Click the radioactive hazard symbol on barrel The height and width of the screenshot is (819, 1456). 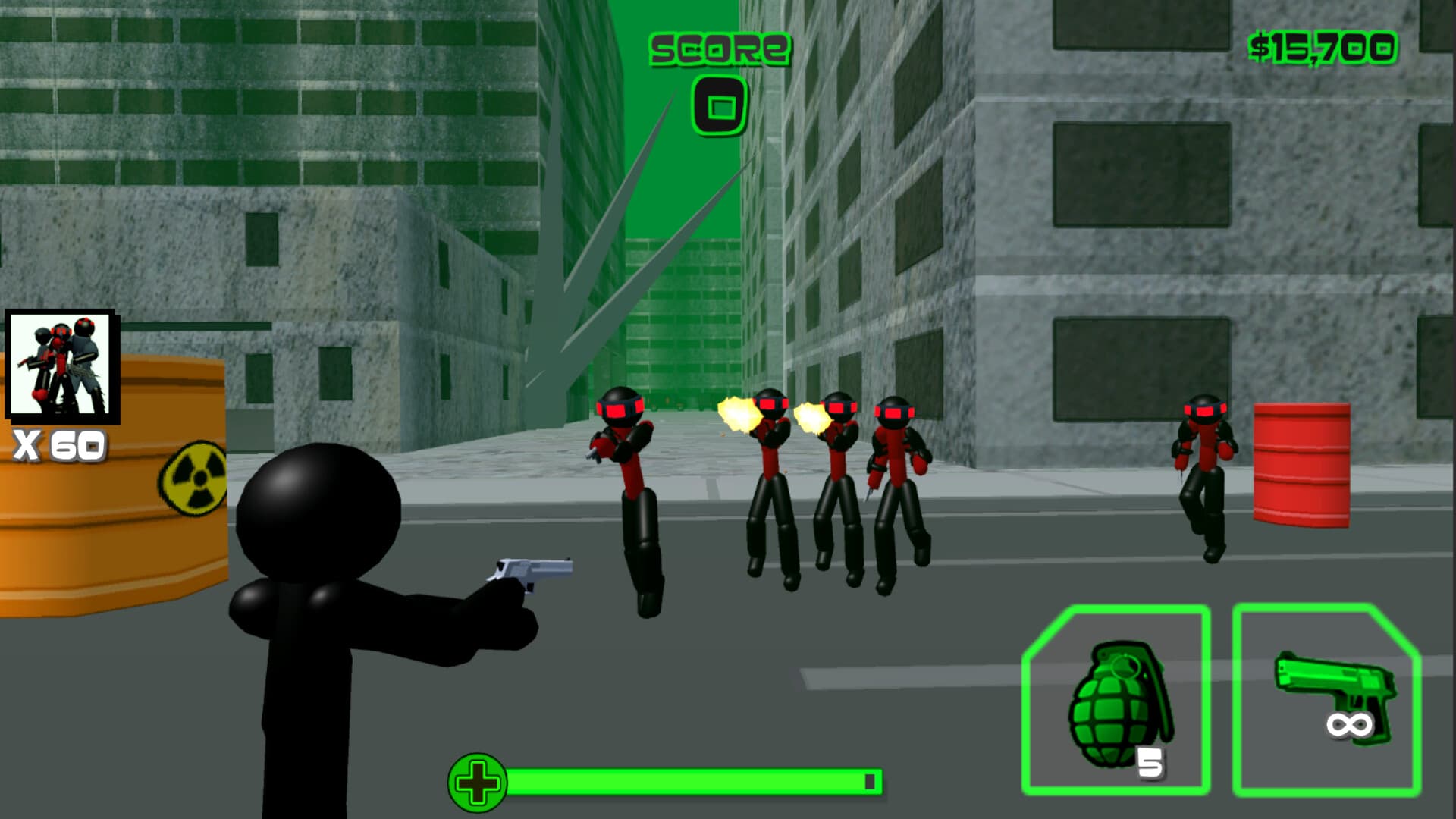(196, 476)
